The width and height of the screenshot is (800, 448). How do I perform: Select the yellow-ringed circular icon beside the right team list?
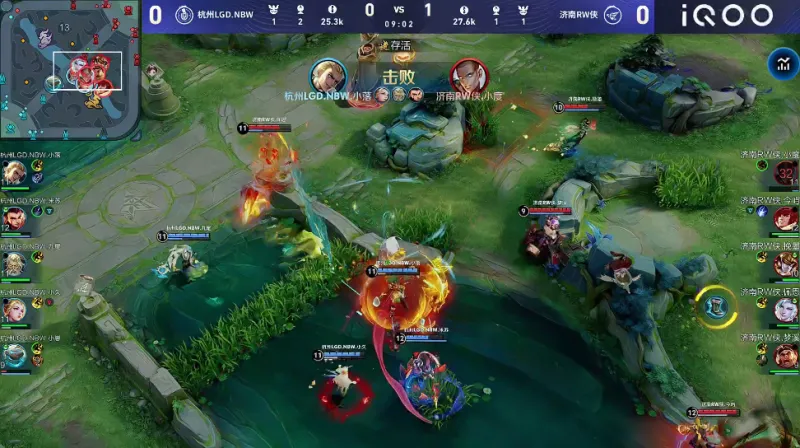point(716,305)
